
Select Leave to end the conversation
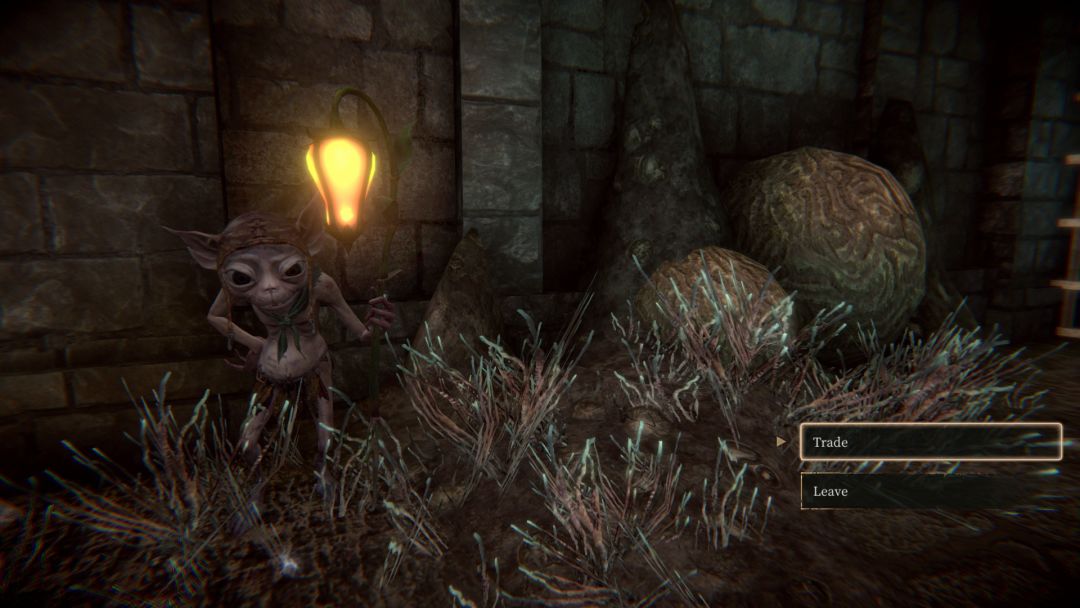click(x=930, y=491)
